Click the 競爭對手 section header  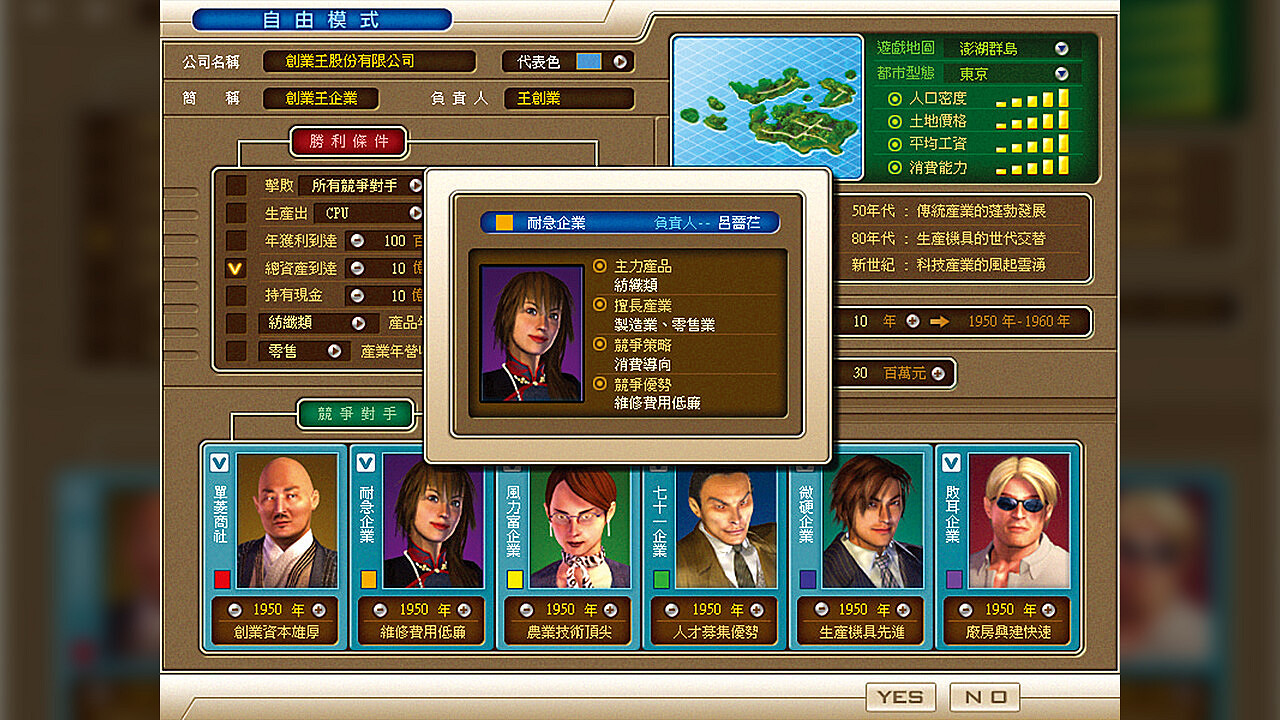click(356, 413)
